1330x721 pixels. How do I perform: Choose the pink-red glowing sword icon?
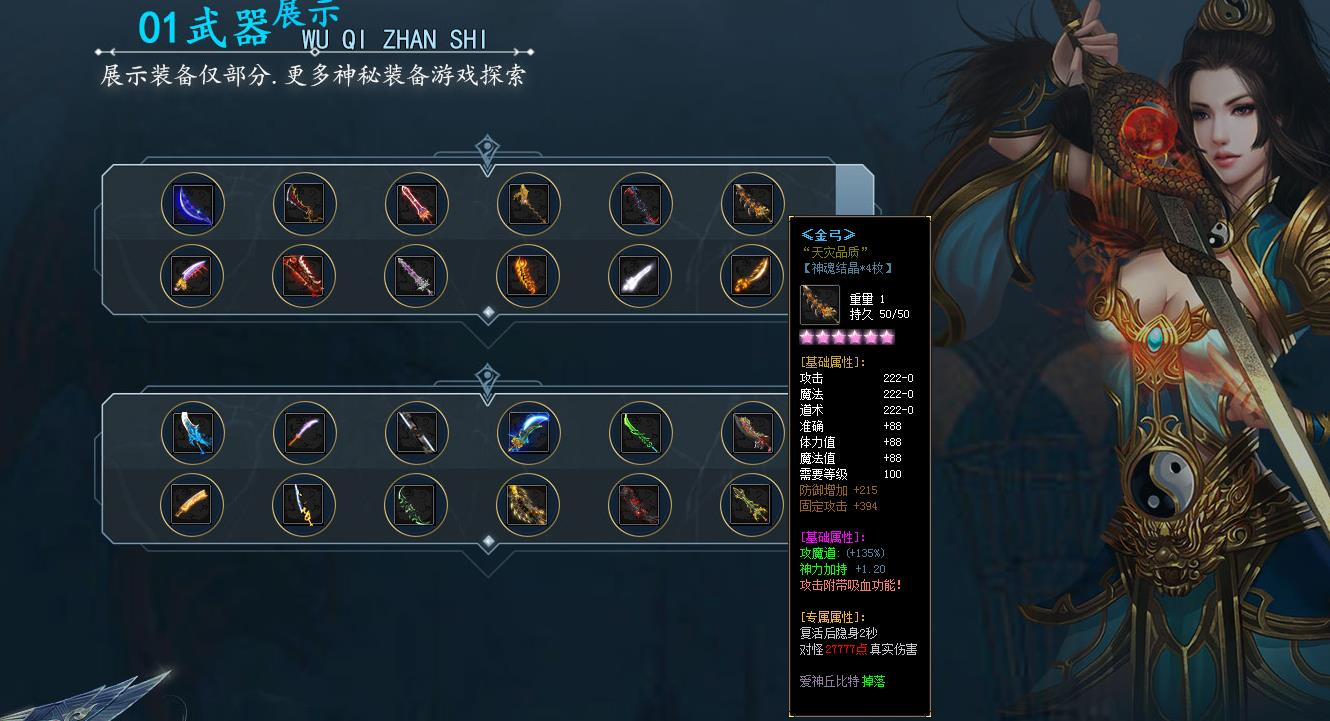(417, 205)
